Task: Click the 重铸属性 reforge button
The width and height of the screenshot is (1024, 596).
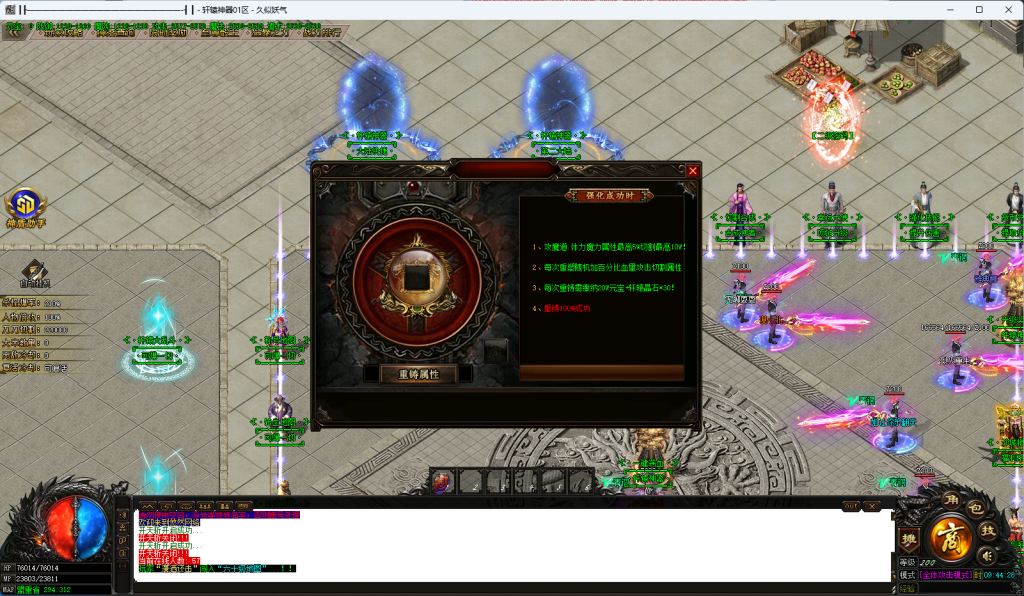Action: (x=418, y=374)
